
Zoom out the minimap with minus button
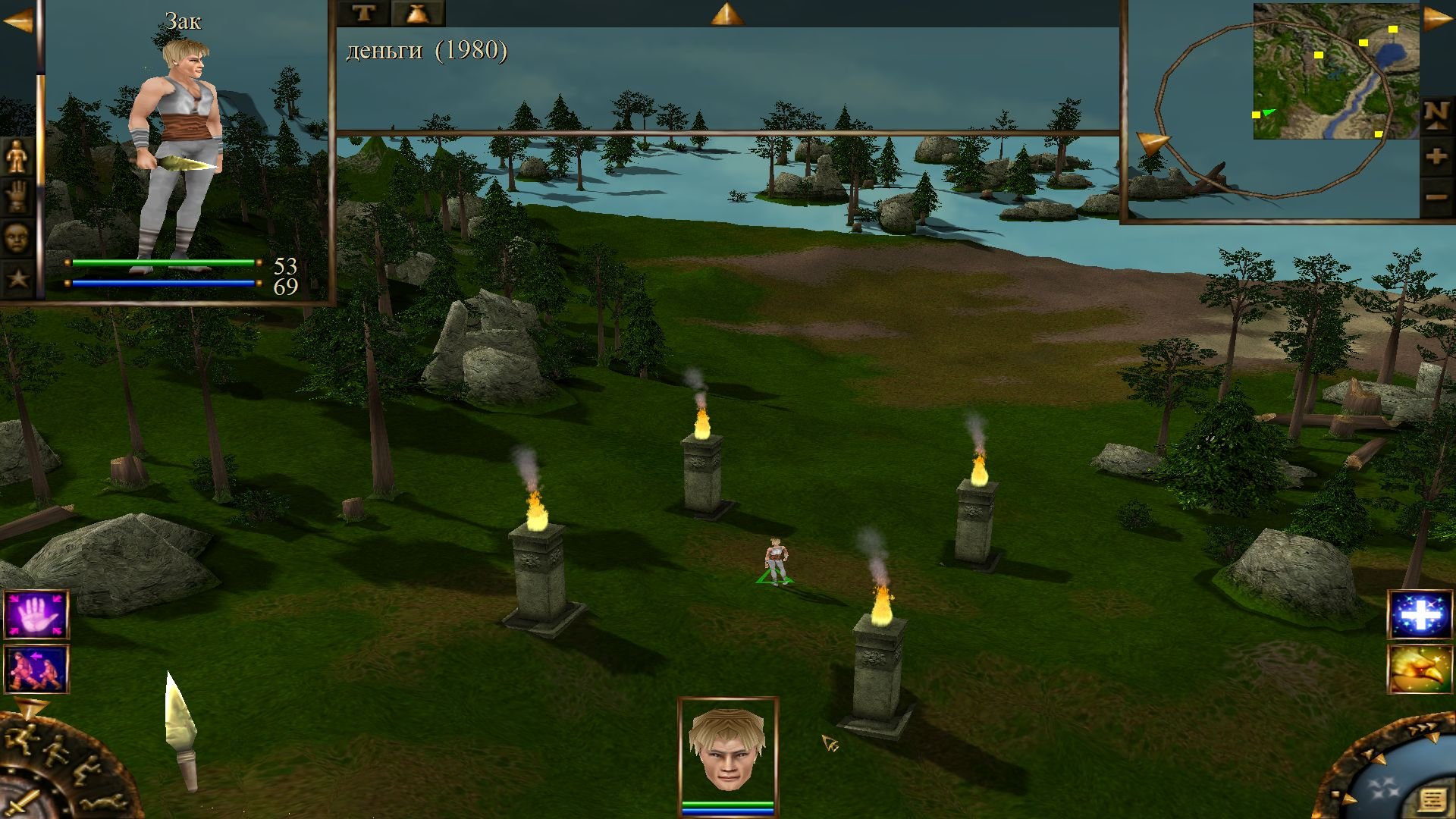click(1436, 198)
